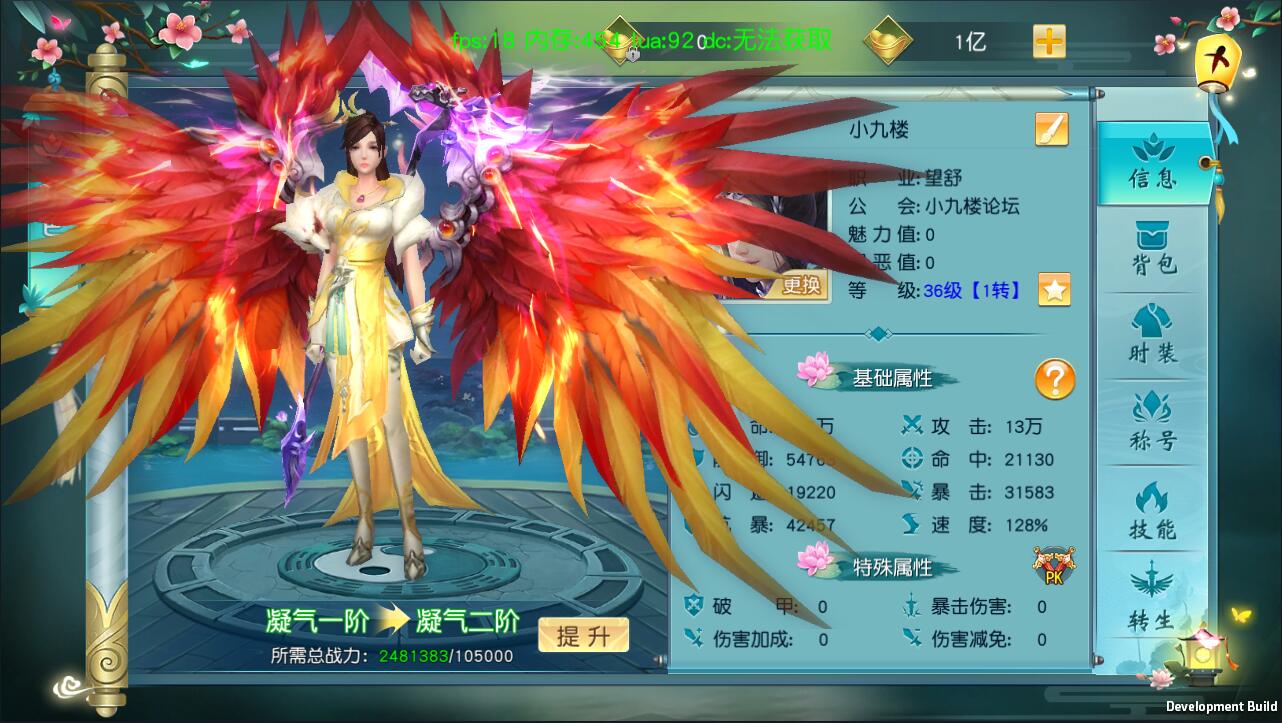Click the 更换 change portrait button

coord(800,286)
